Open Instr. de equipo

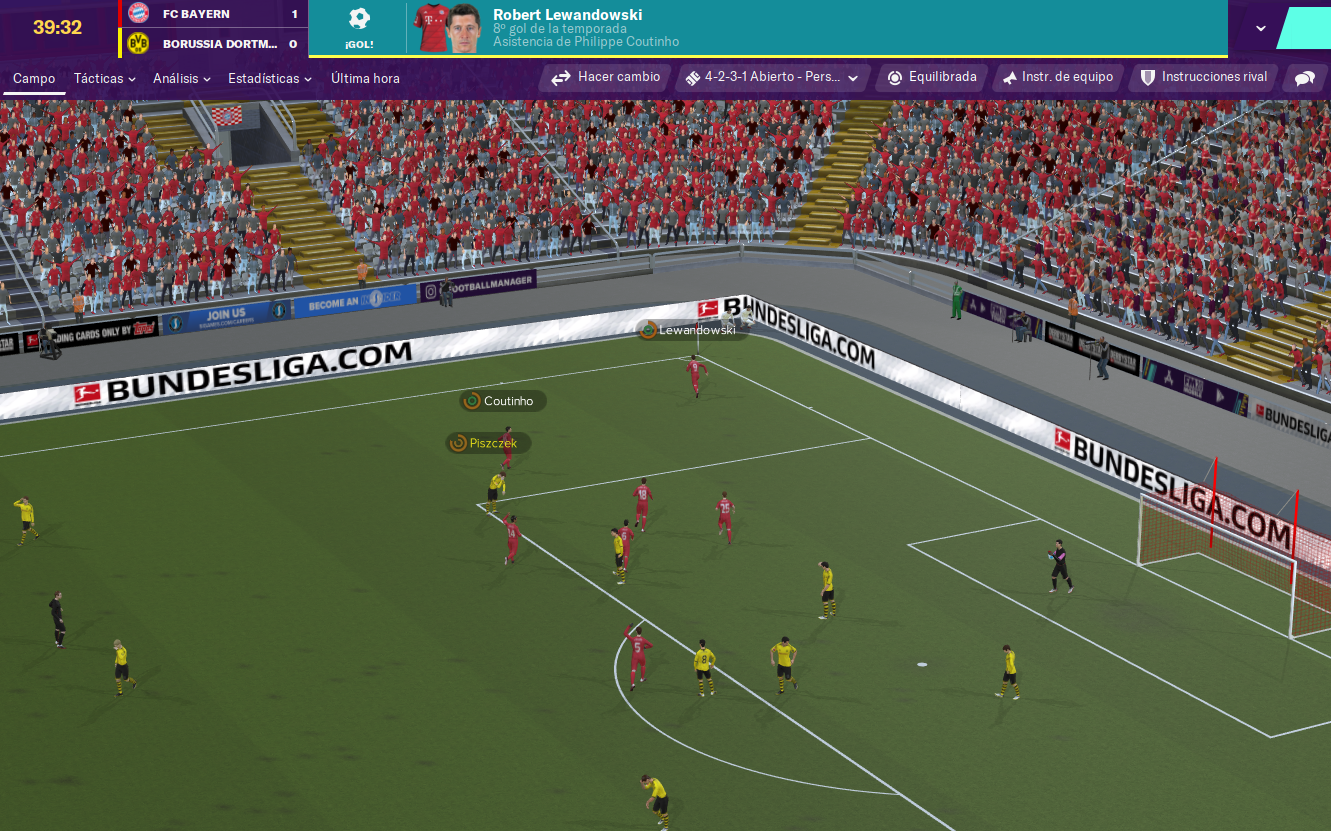(1058, 77)
